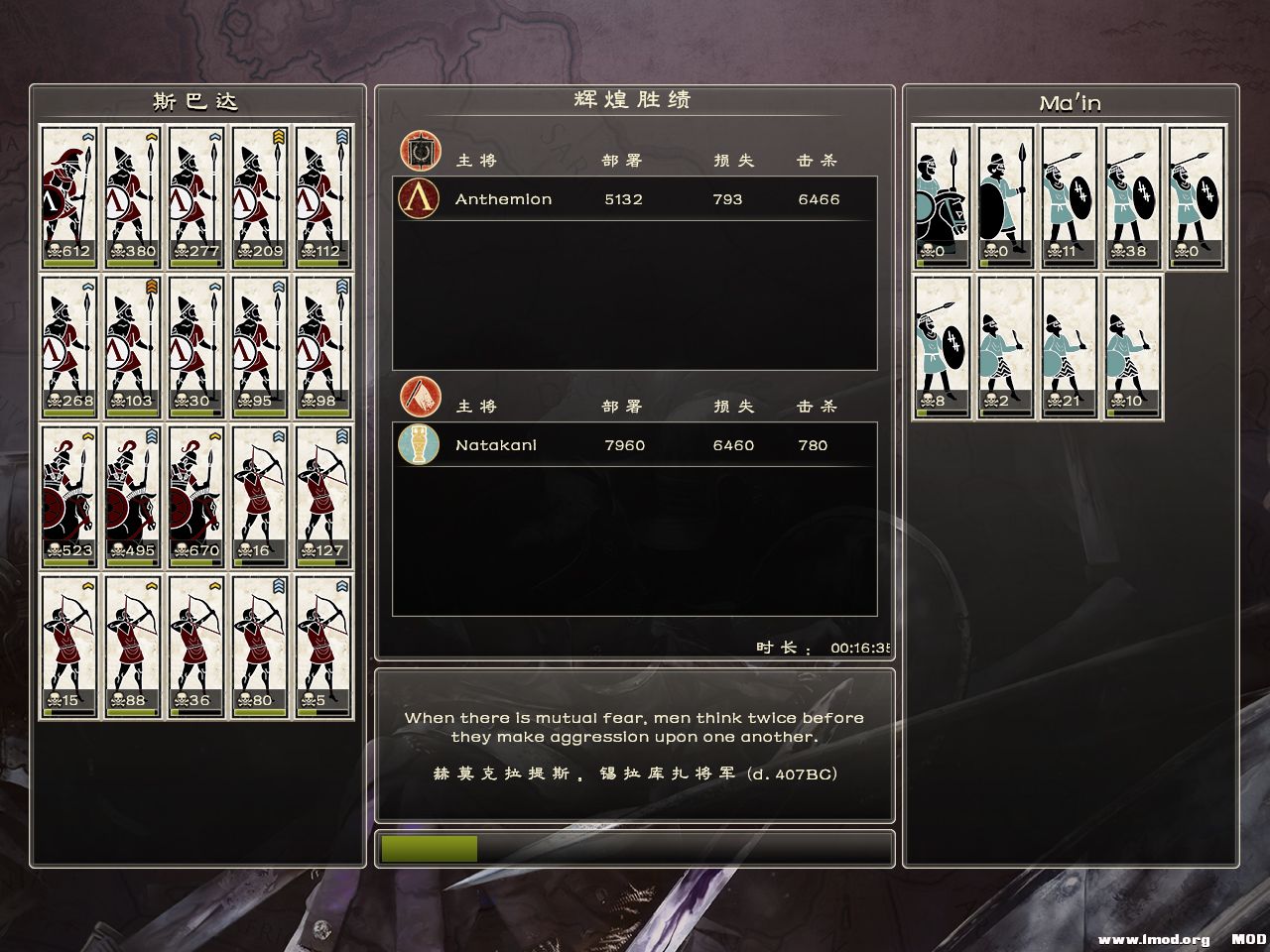Choose the hoplite card showing 380 kills

(133, 196)
